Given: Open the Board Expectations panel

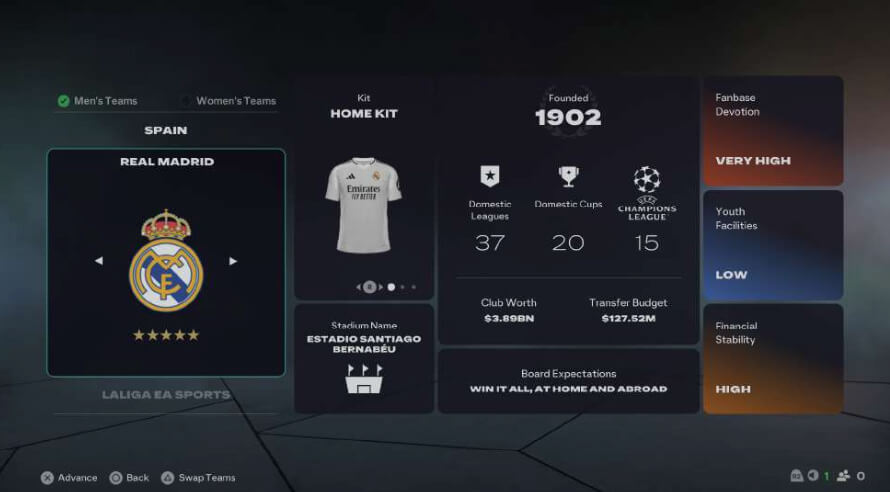Looking at the screenshot, I should pos(568,381).
